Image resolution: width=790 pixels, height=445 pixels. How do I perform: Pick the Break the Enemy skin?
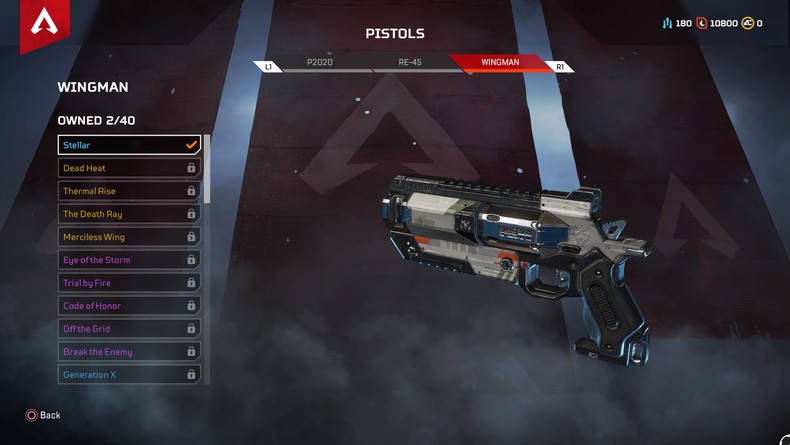[129, 352]
